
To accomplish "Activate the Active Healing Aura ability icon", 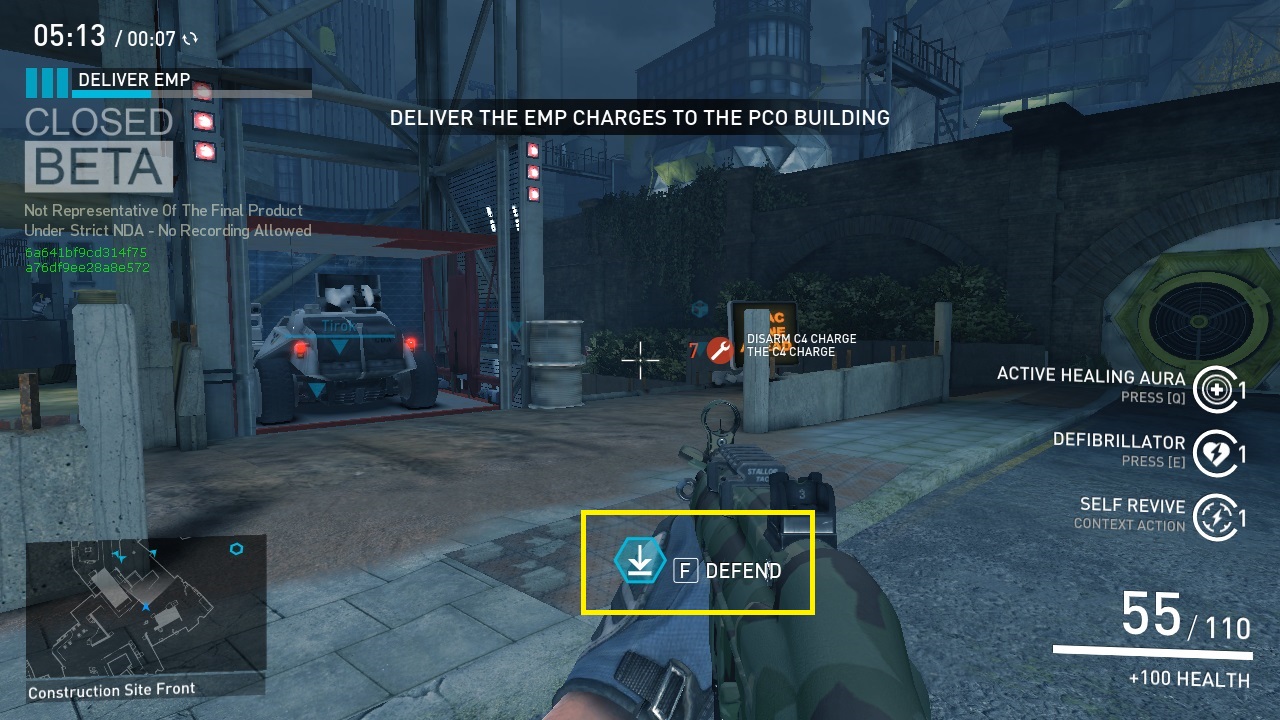I will pos(1216,389).
